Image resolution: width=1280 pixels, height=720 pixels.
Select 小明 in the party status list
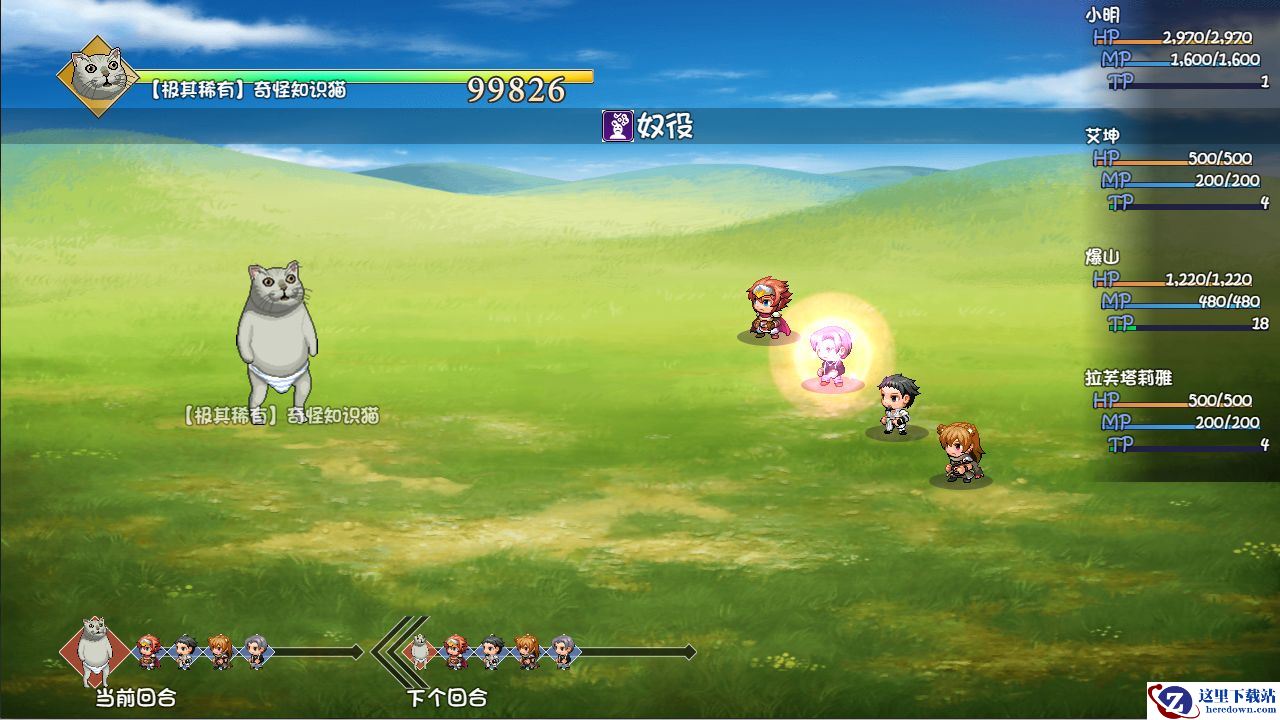click(x=1103, y=15)
